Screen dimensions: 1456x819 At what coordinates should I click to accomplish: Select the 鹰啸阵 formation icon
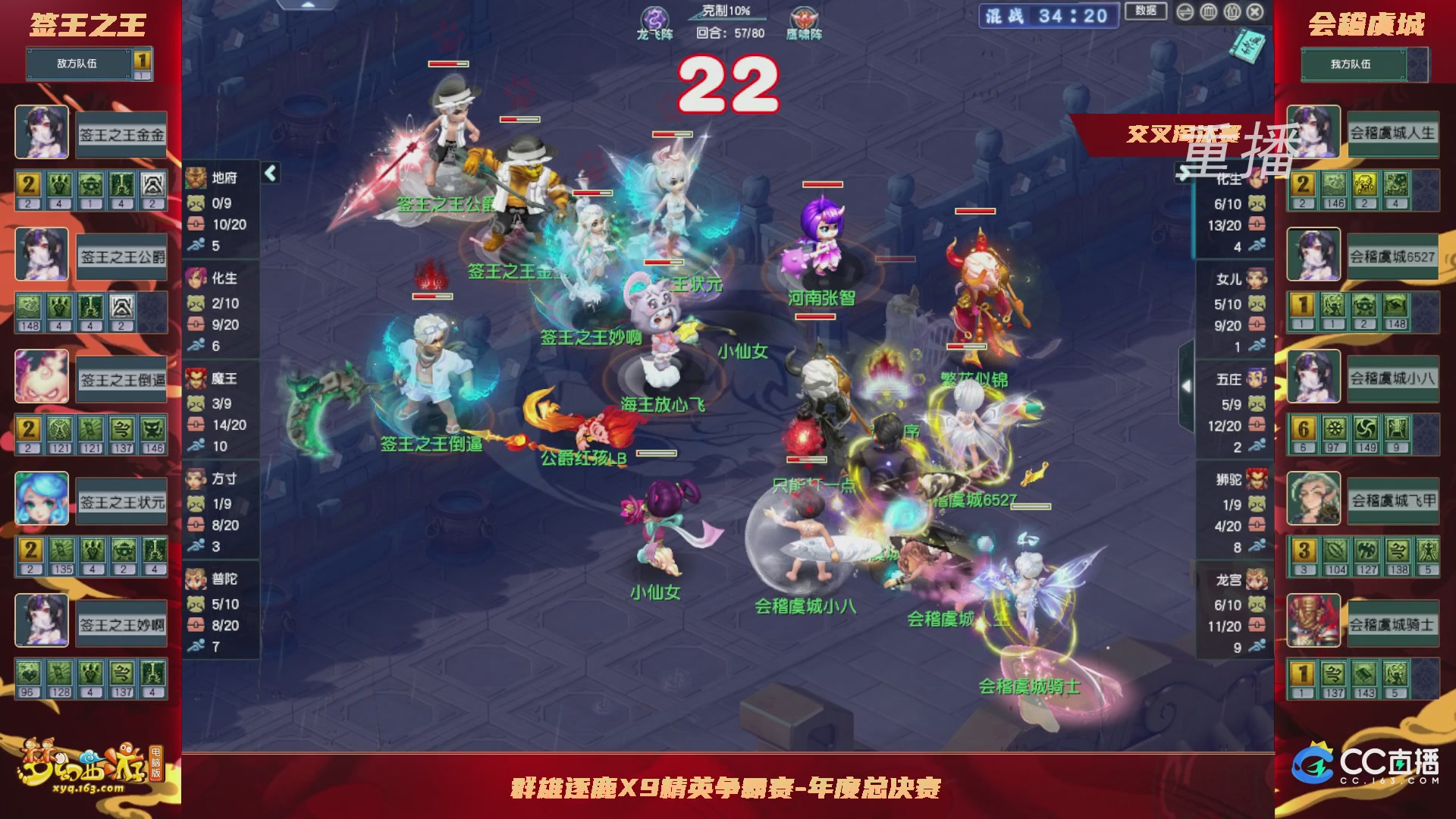[802, 17]
